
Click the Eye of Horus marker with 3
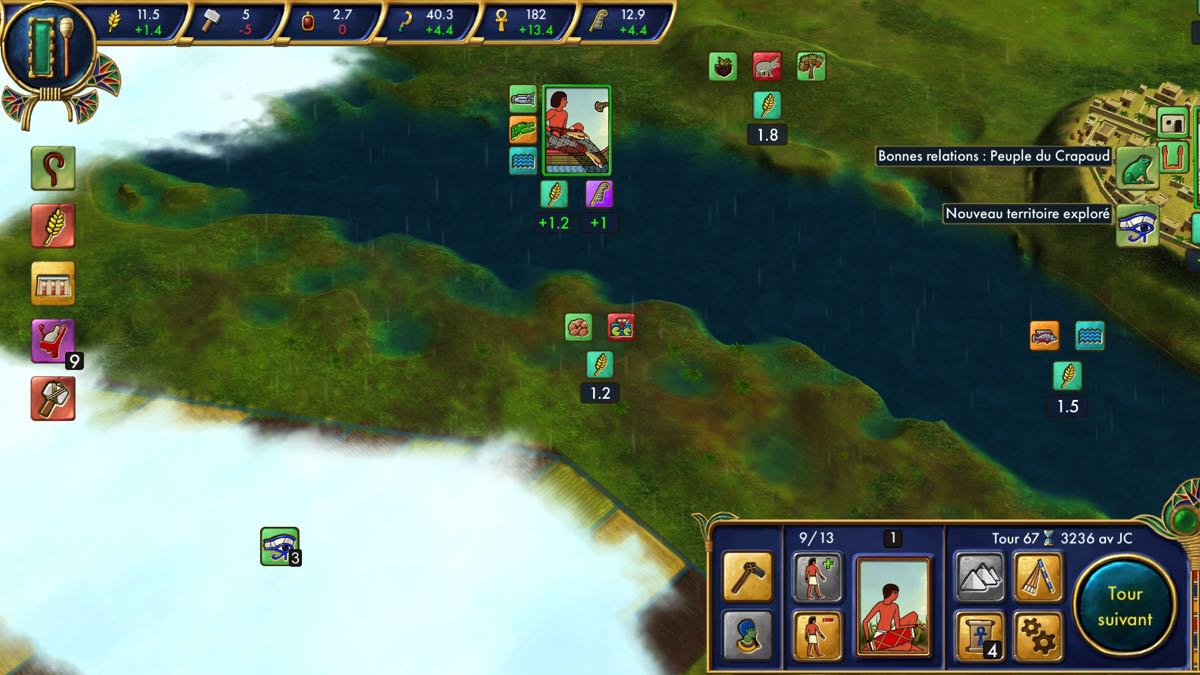click(x=280, y=546)
